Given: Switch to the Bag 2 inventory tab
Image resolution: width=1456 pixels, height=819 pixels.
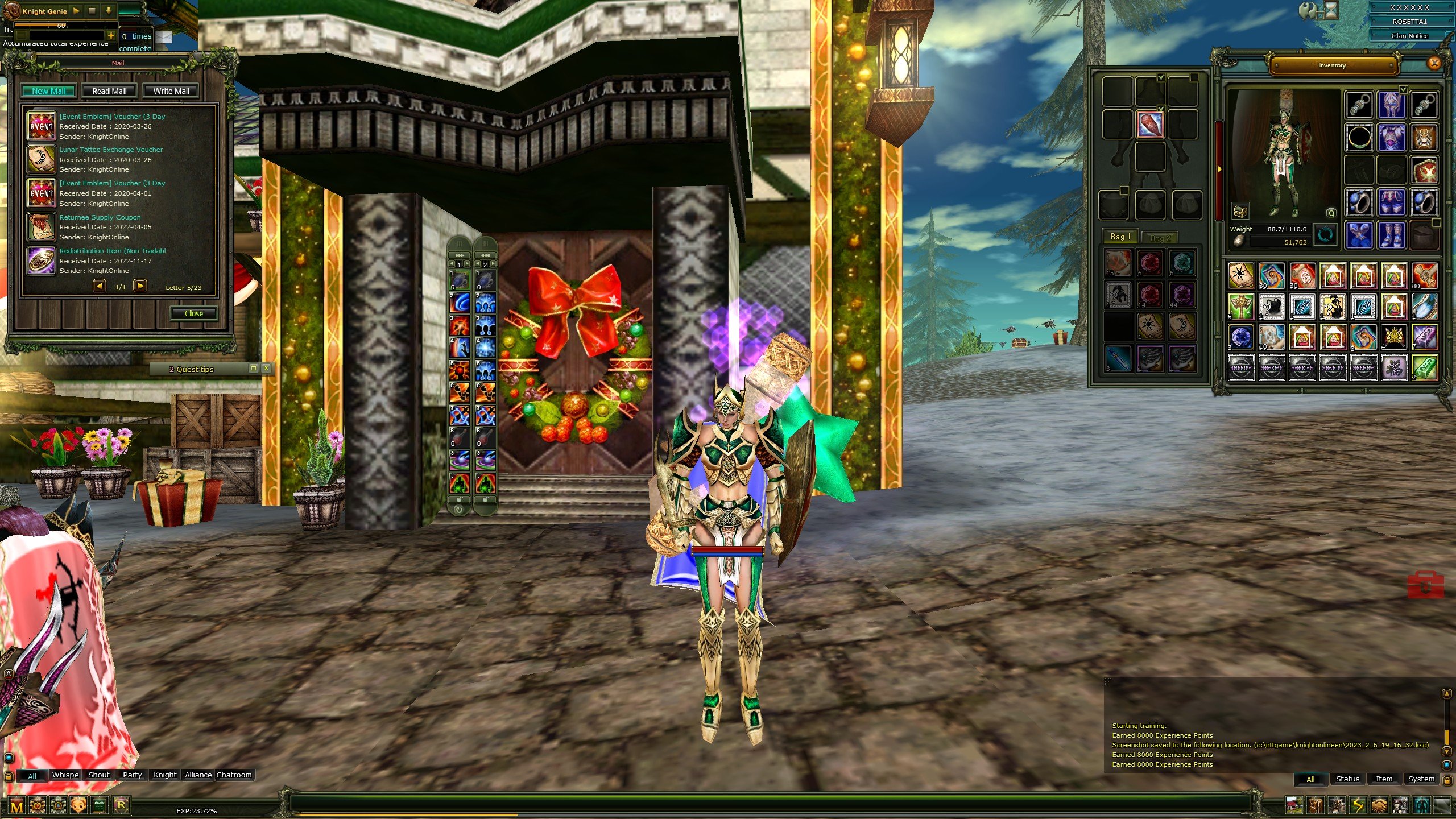Looking at the screenshot, I should [1160, 238].
